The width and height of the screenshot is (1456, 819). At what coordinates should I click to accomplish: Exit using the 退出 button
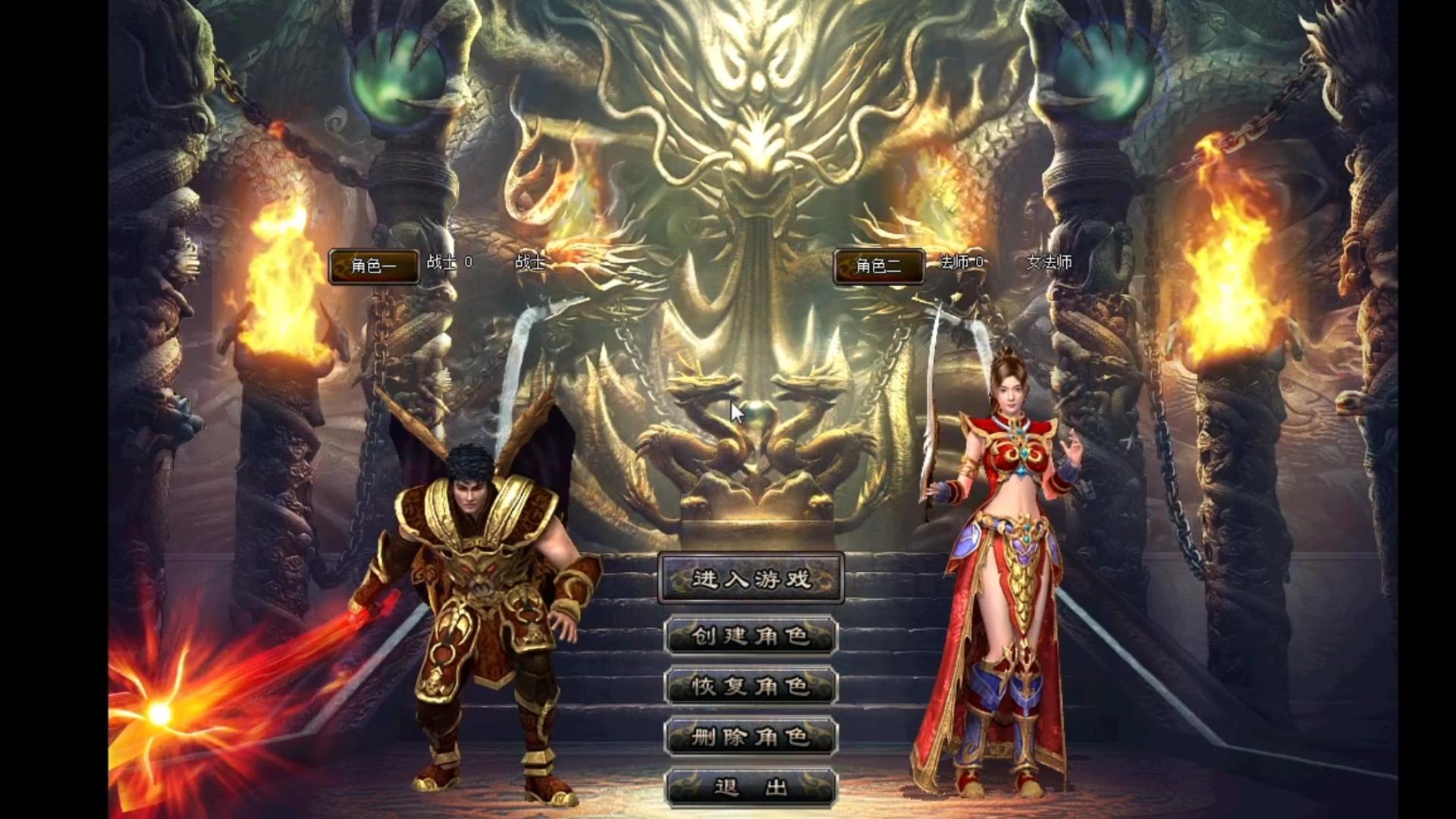pos(751,787)
